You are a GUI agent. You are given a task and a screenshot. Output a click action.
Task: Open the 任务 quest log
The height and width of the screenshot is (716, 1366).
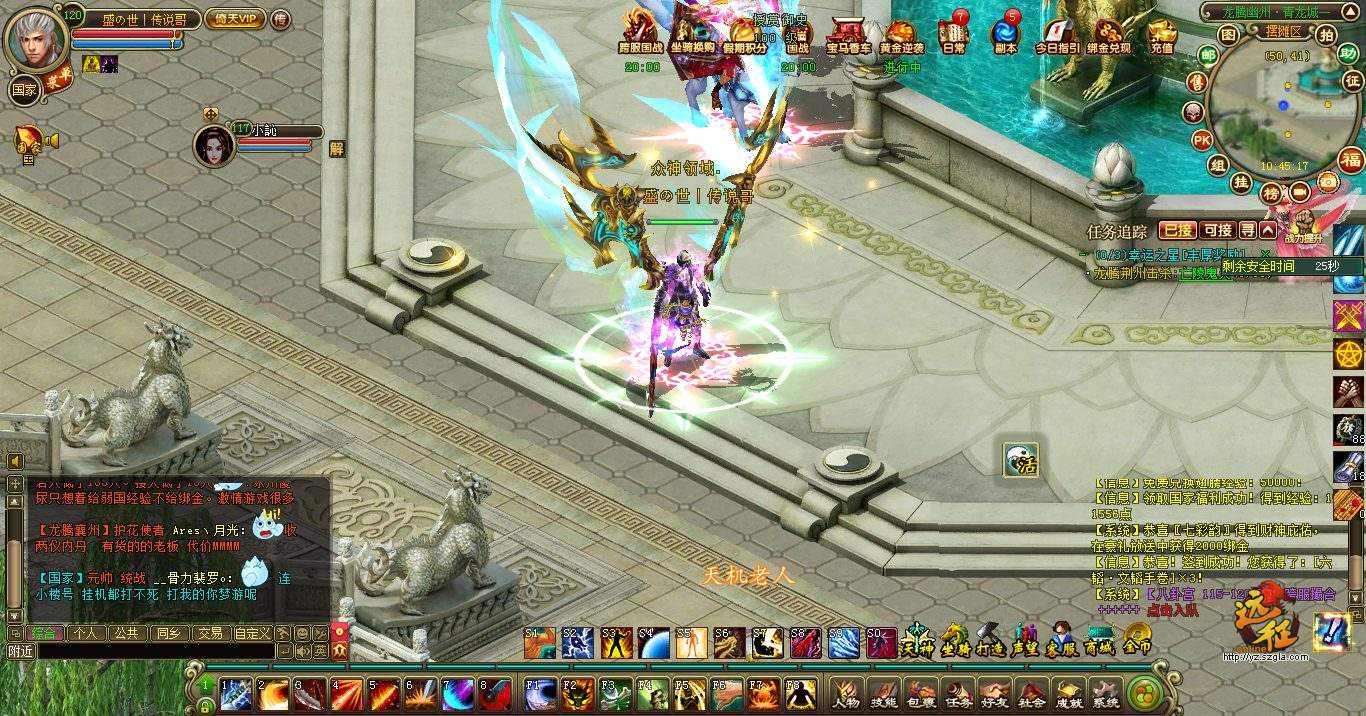[x=958, y=694]
